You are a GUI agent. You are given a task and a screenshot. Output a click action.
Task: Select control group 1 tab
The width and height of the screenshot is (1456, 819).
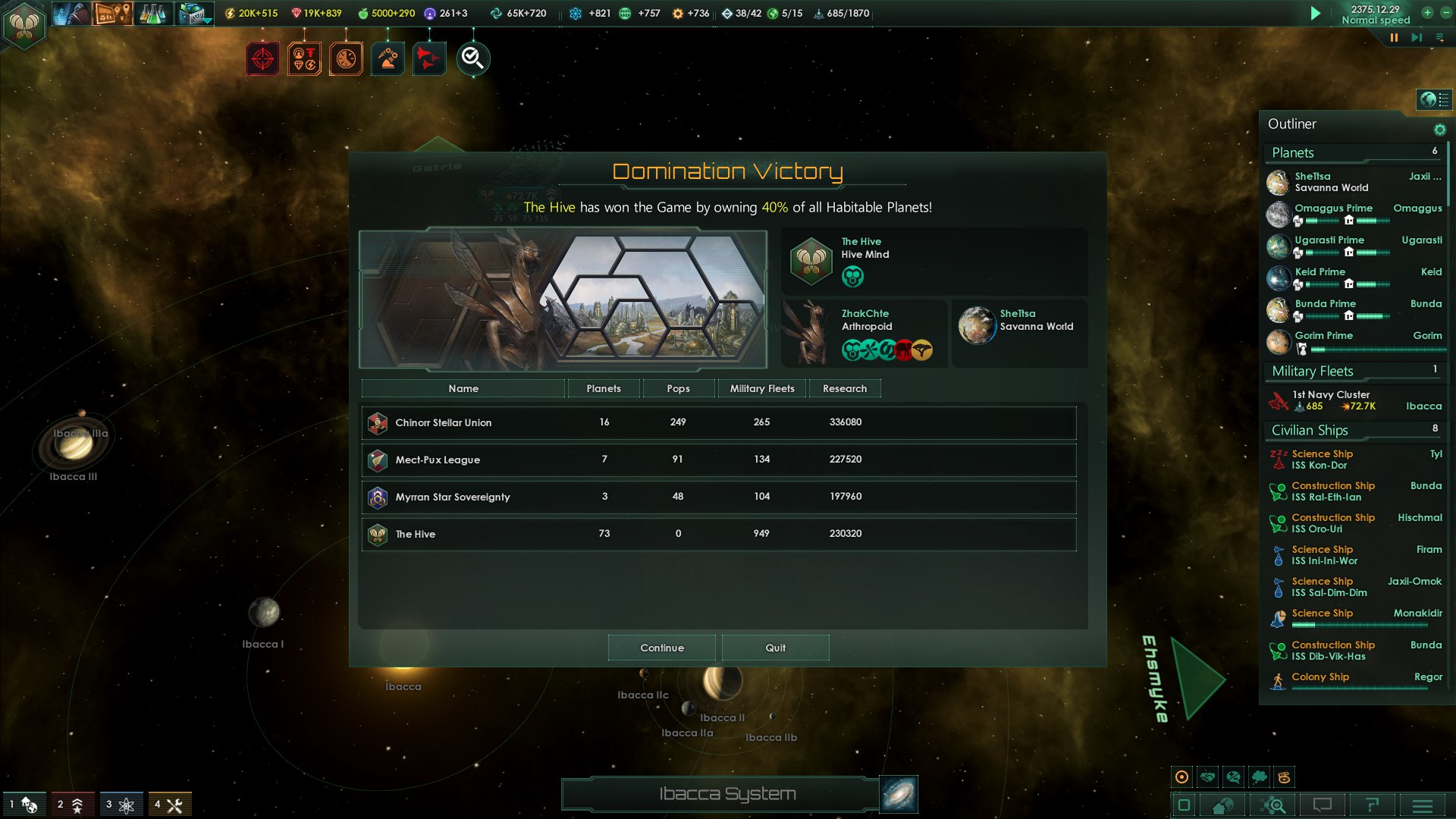coord(24,805)
